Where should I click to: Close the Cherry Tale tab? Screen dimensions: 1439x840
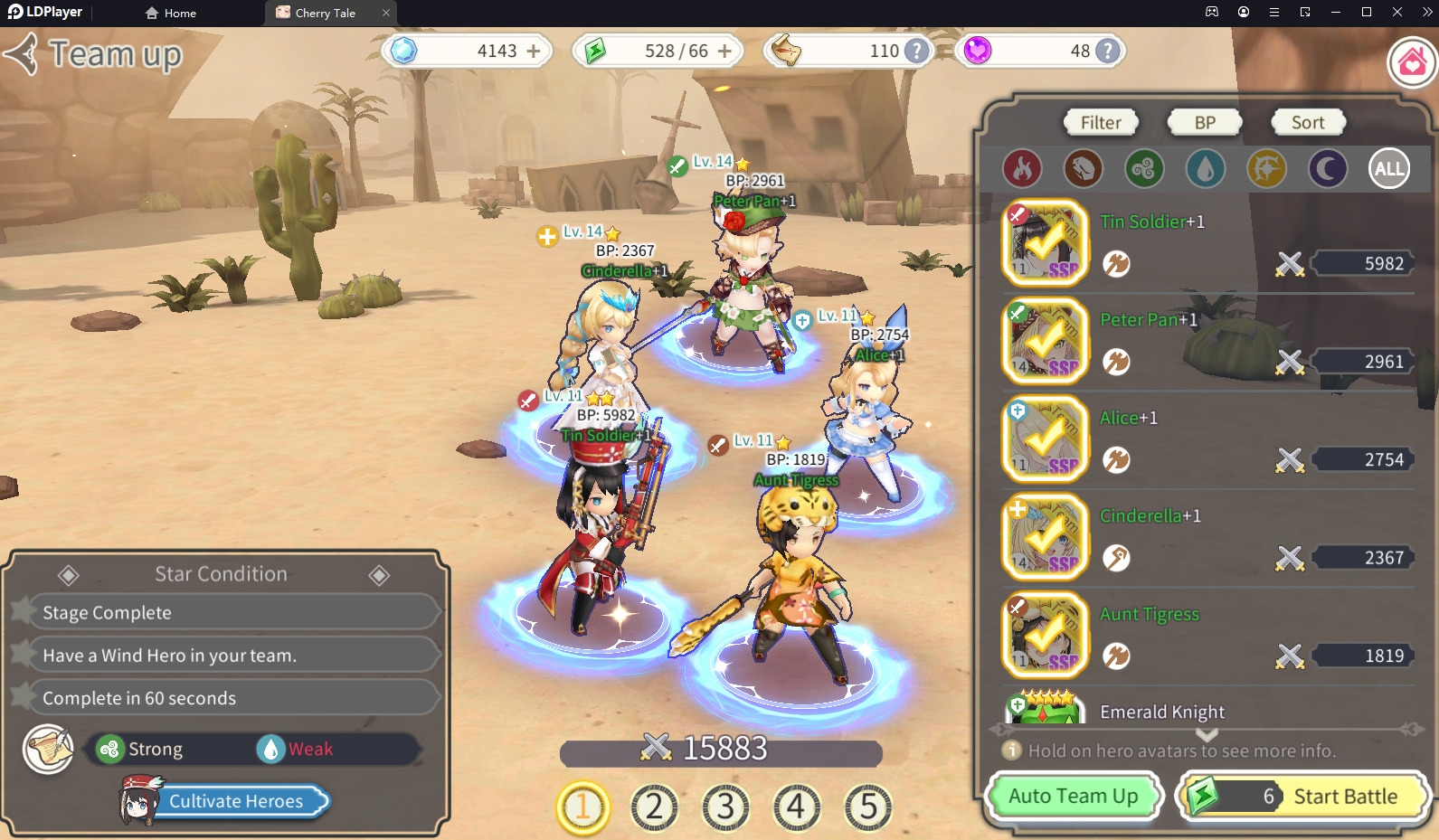pyautogui.click(x=386, y=13)
